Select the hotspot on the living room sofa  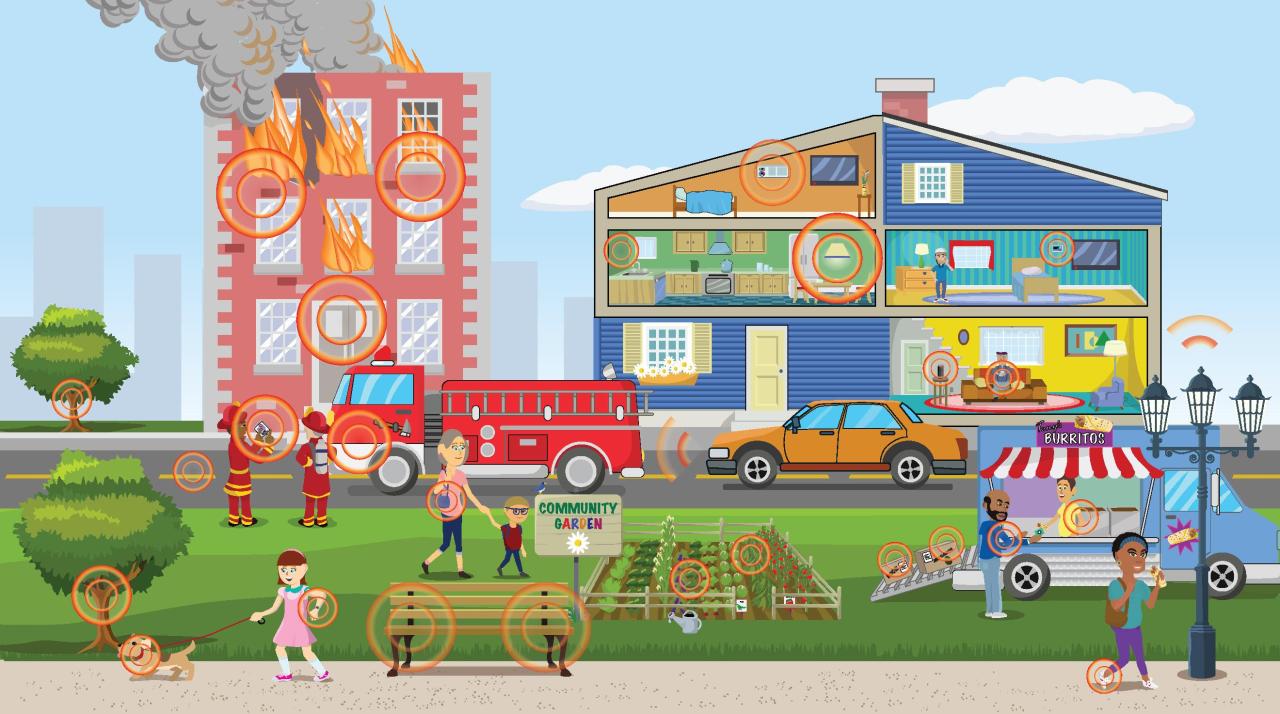tap(1001, 376)
